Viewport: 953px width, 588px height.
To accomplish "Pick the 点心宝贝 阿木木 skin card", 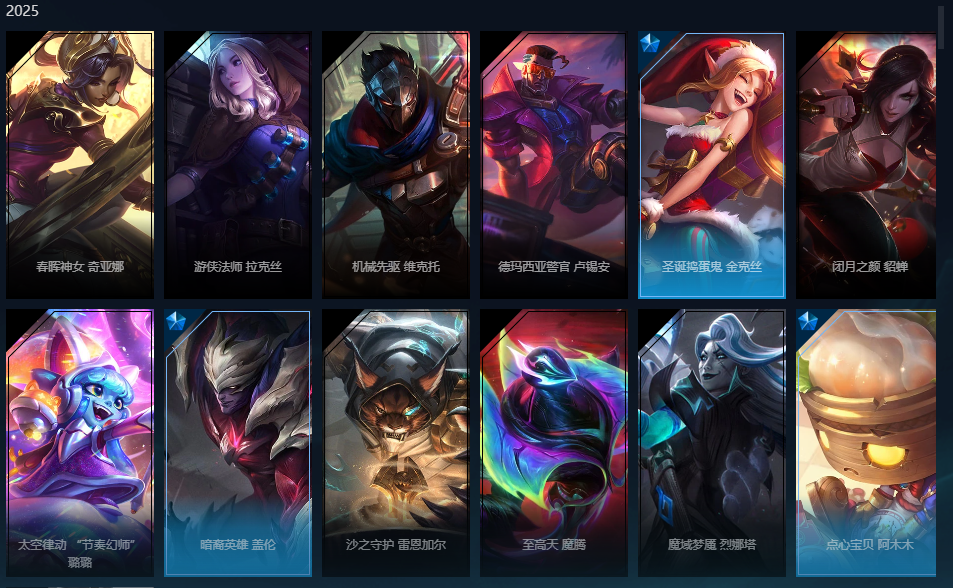I will 868,442.
